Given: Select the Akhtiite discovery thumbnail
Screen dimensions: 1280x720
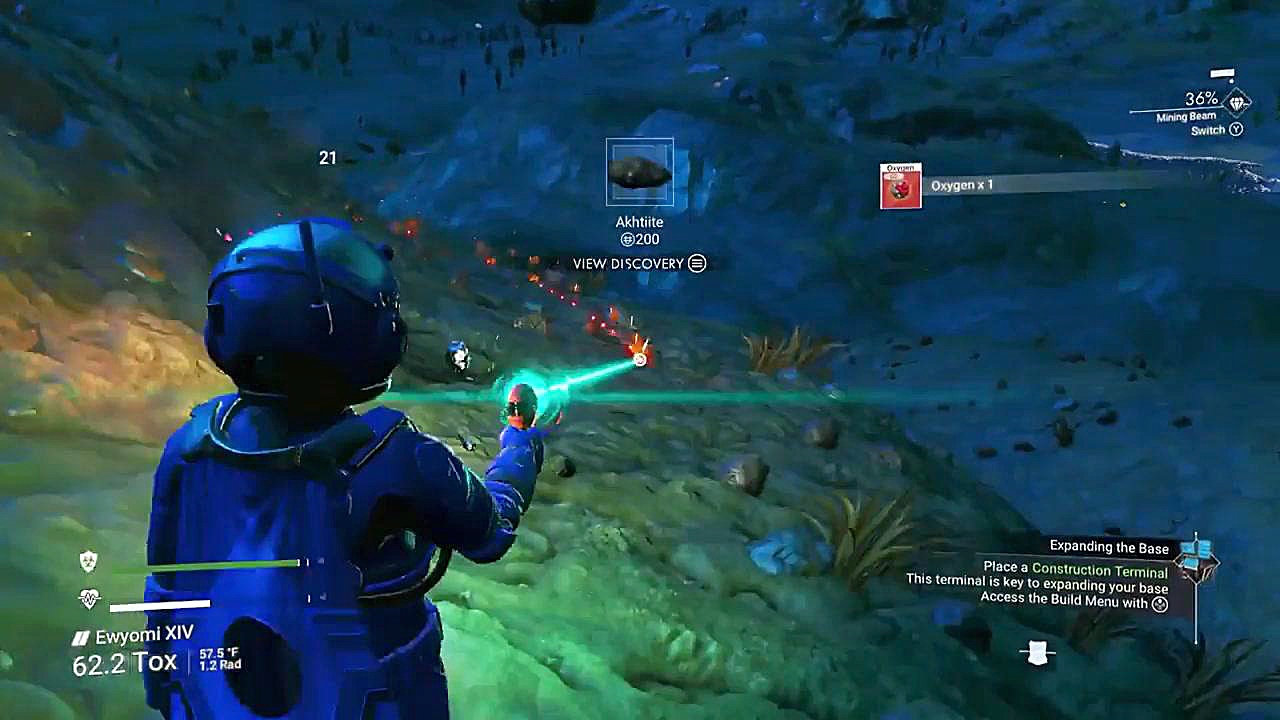Looking at the screenshot, I should click(640, 172).
